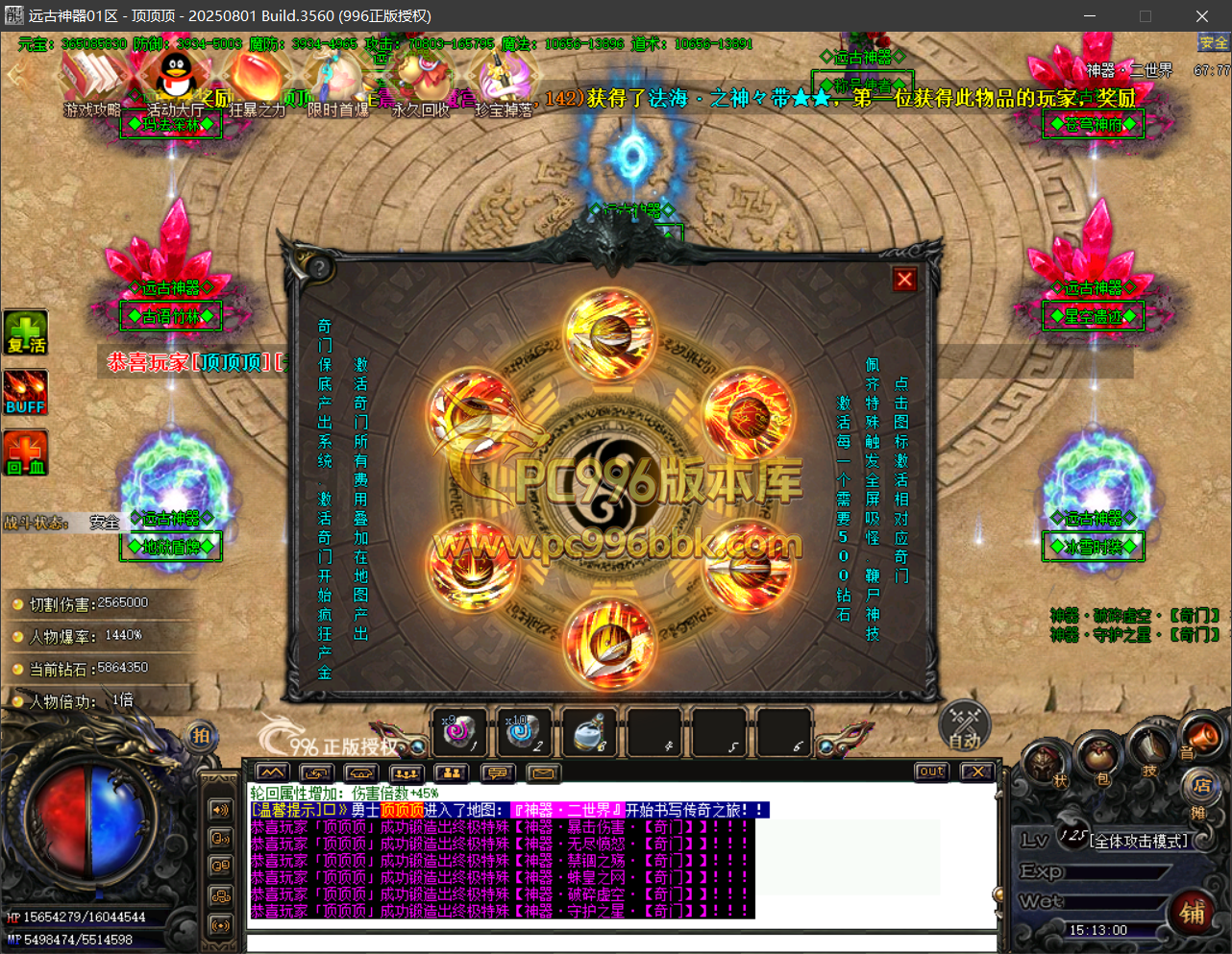Open the BUFF icon
Image resolution: width=1232 pixels, height=954 pixels.
[x=26, y=393]
